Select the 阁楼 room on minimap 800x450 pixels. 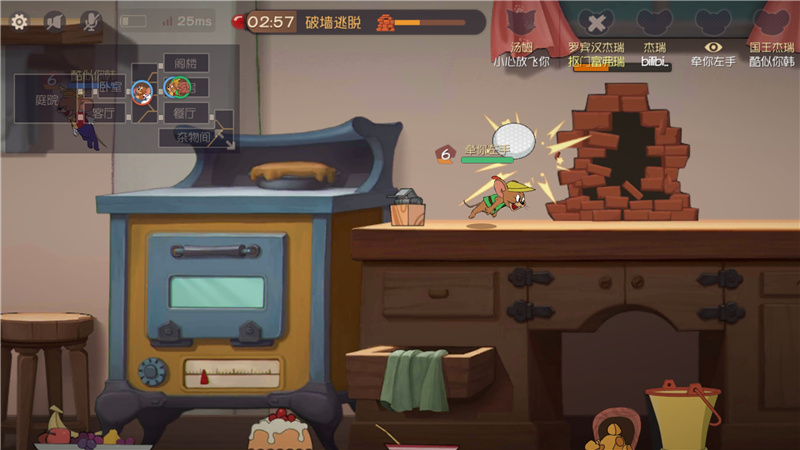click(x=185, y=63)
